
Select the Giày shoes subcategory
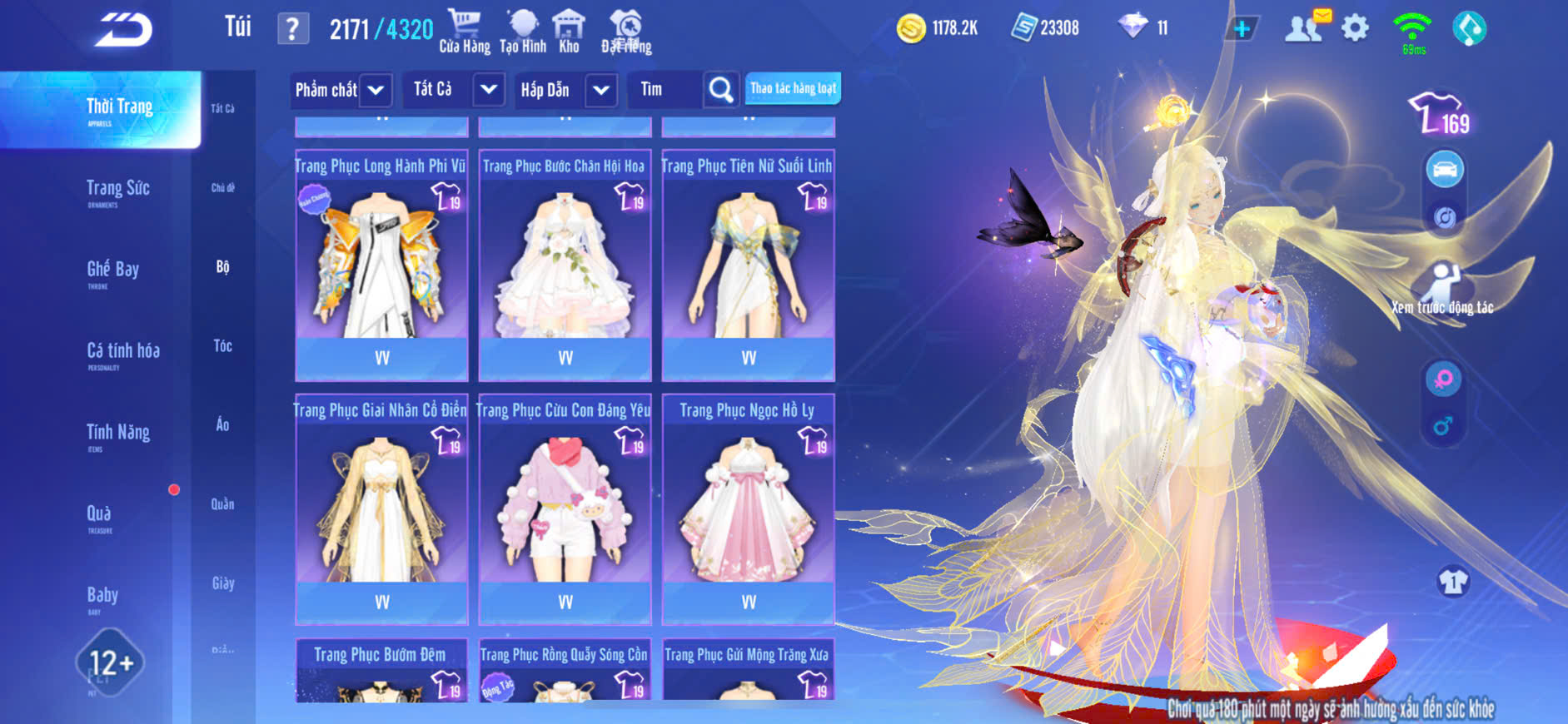(222, 583)
